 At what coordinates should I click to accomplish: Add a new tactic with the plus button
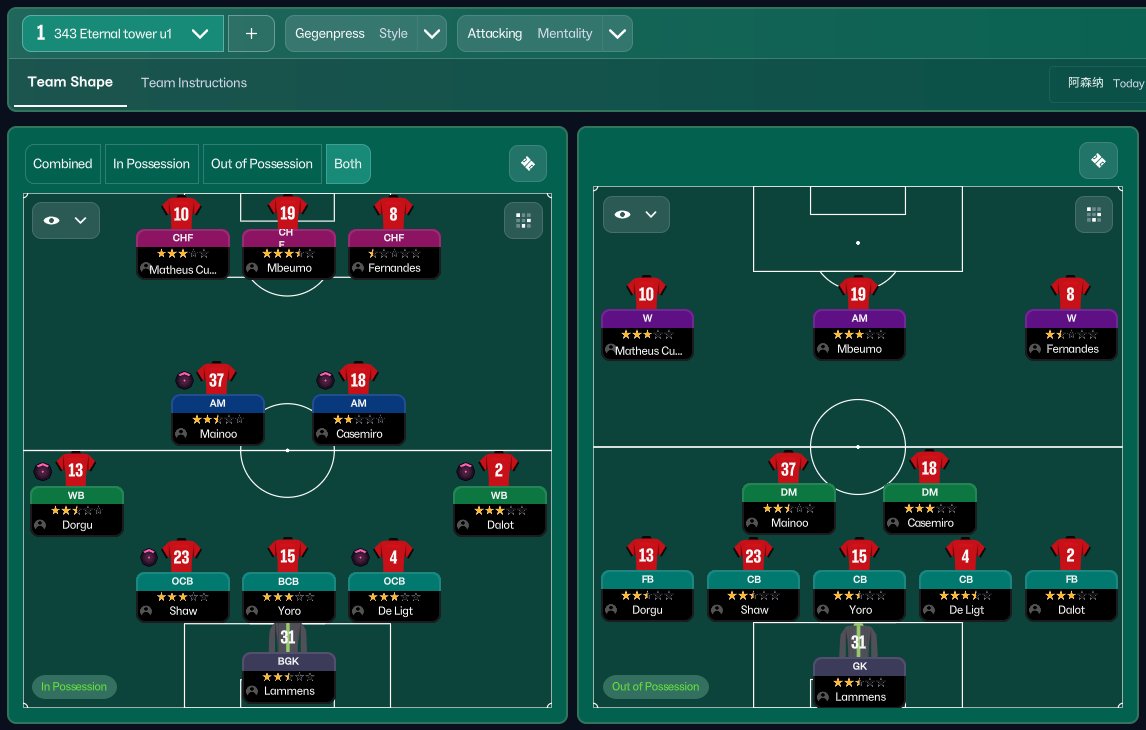pos(251,33)
